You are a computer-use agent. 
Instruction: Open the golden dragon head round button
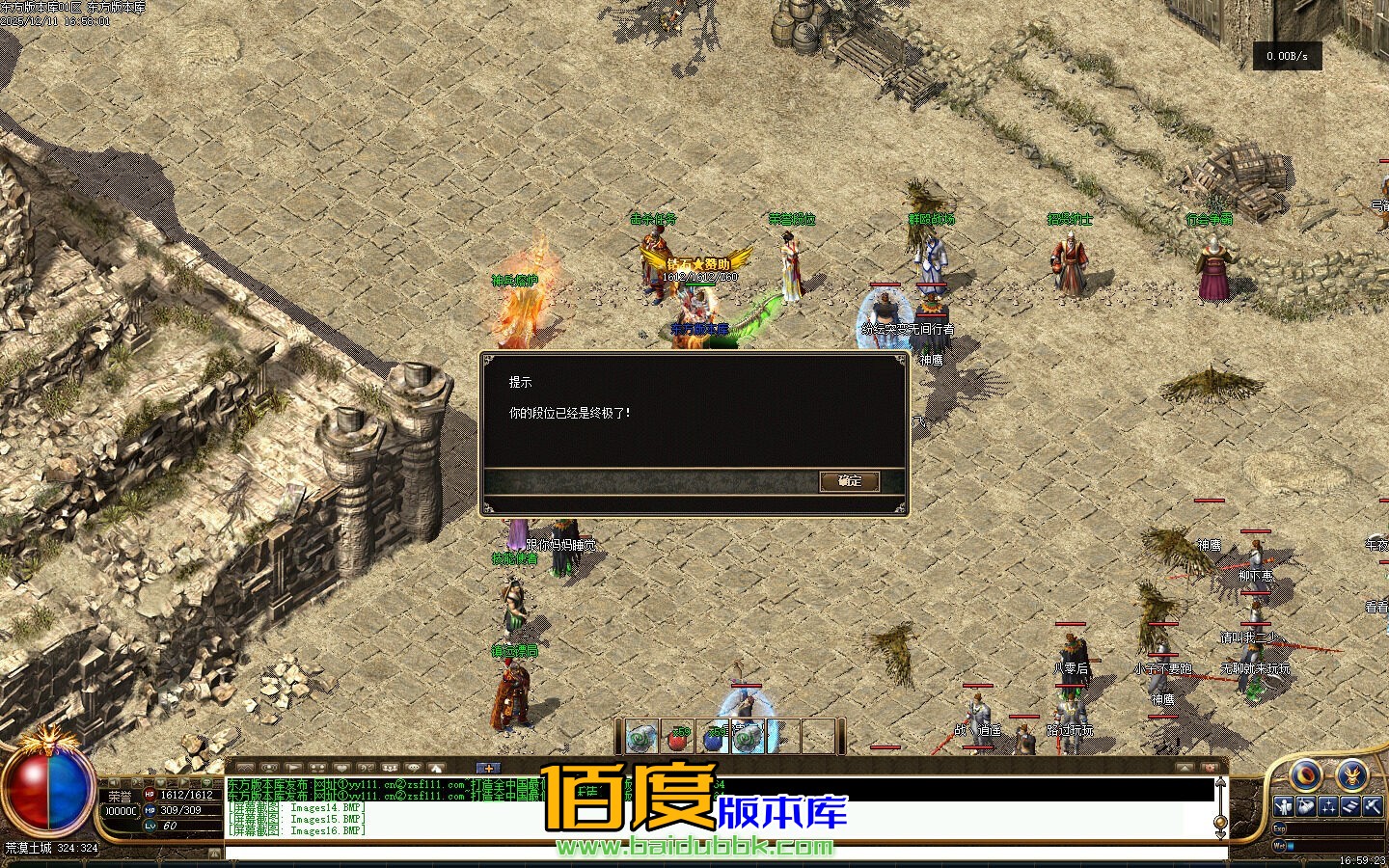(x=1352, y=773)
